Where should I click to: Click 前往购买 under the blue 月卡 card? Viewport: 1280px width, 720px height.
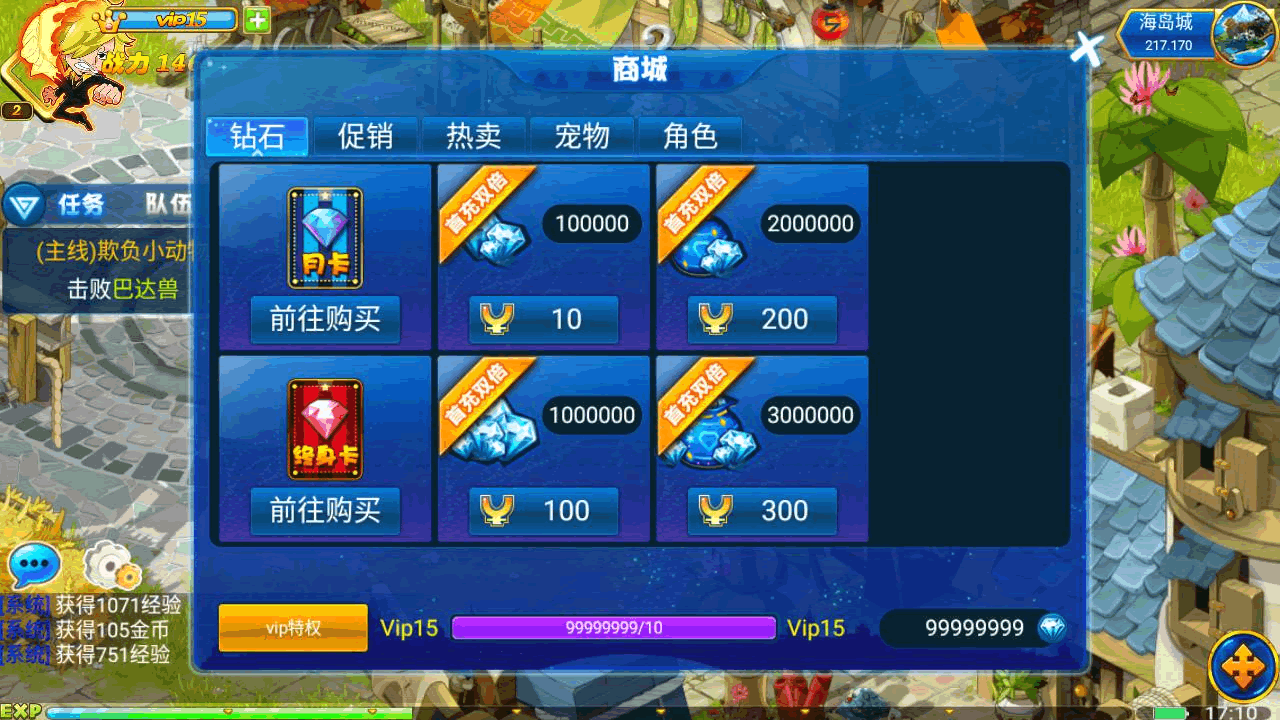[x=325, y=319]
